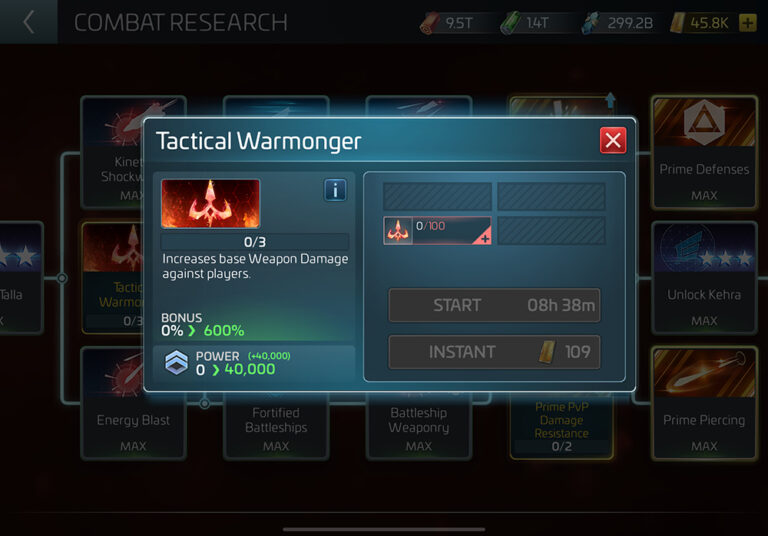The width and height of the screenshot is (768, 536).
Task: Go back from Combat Research
Action: pos(28,22)
